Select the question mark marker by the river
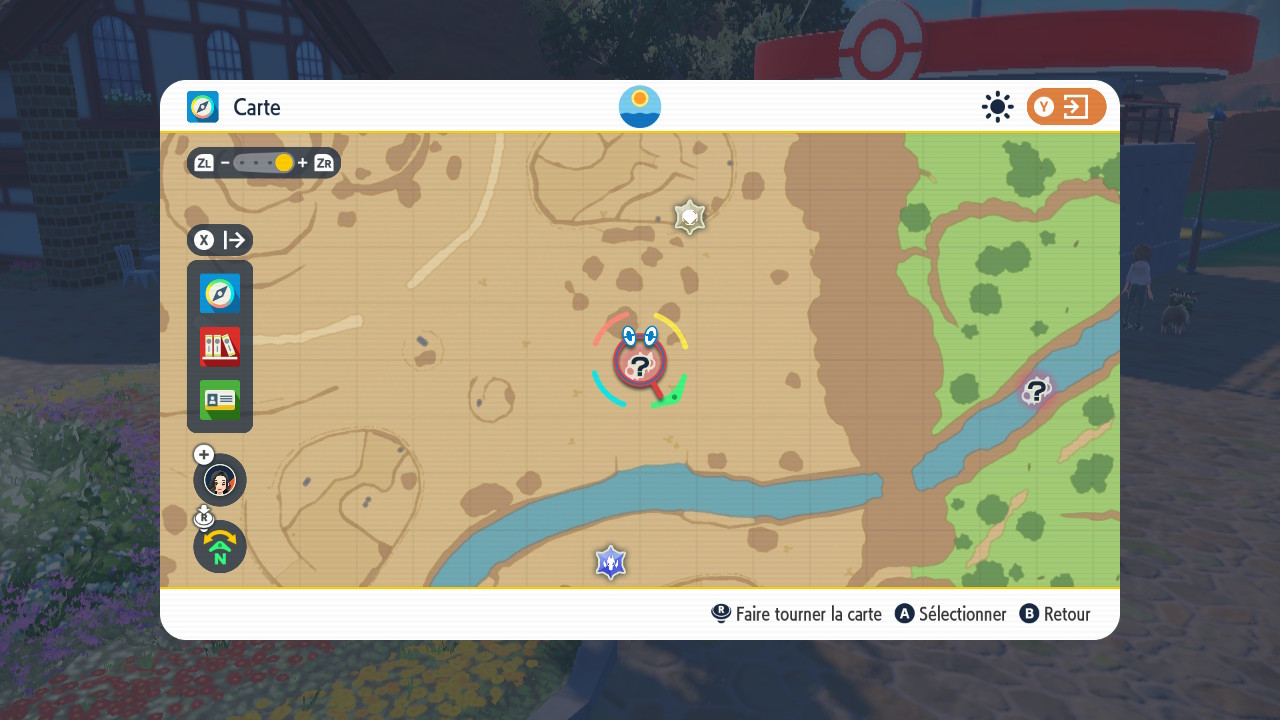This screenshot has height=720, width=1280. tap(1036, 391)
